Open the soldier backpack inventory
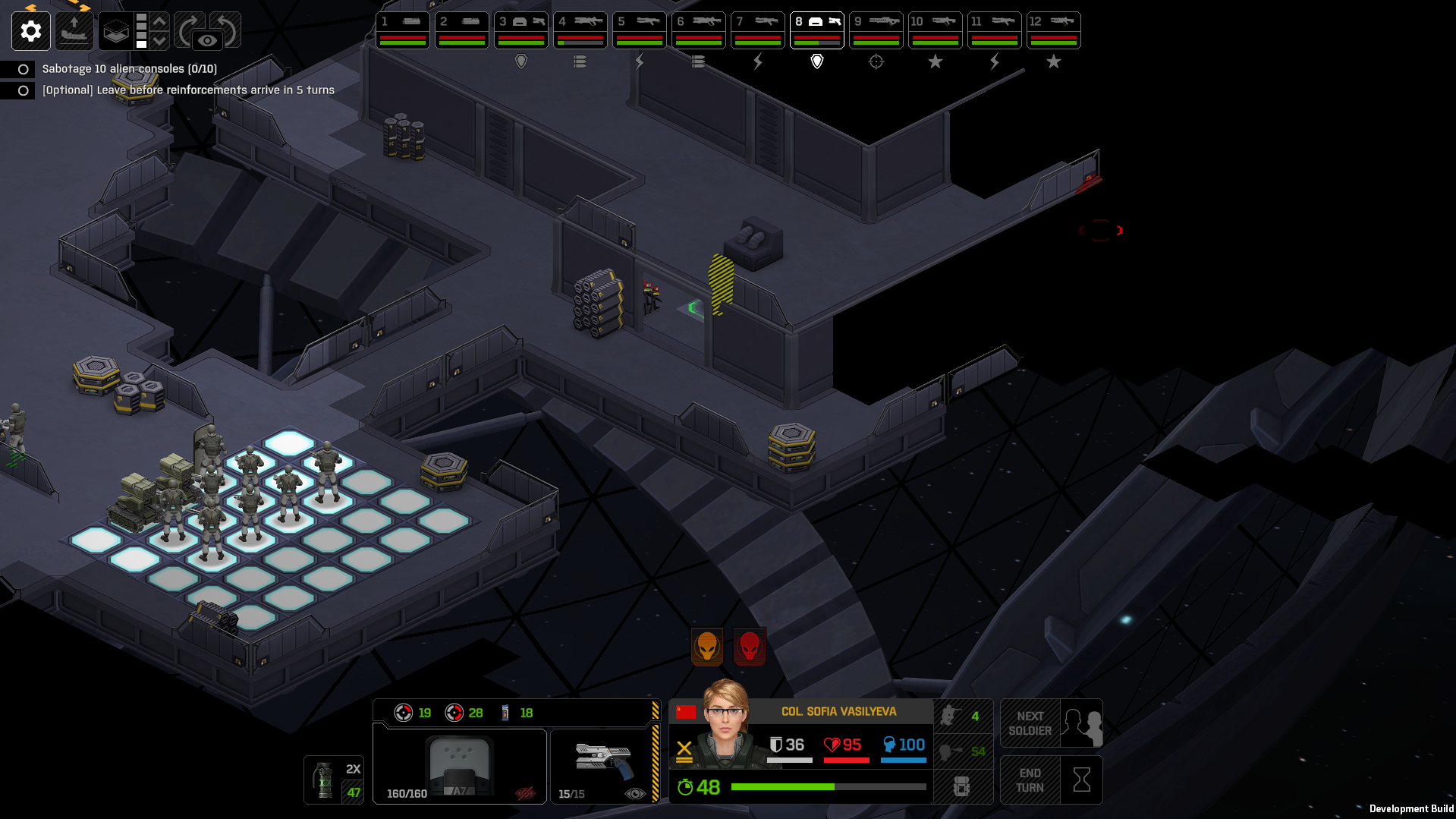 coord(961,786)
